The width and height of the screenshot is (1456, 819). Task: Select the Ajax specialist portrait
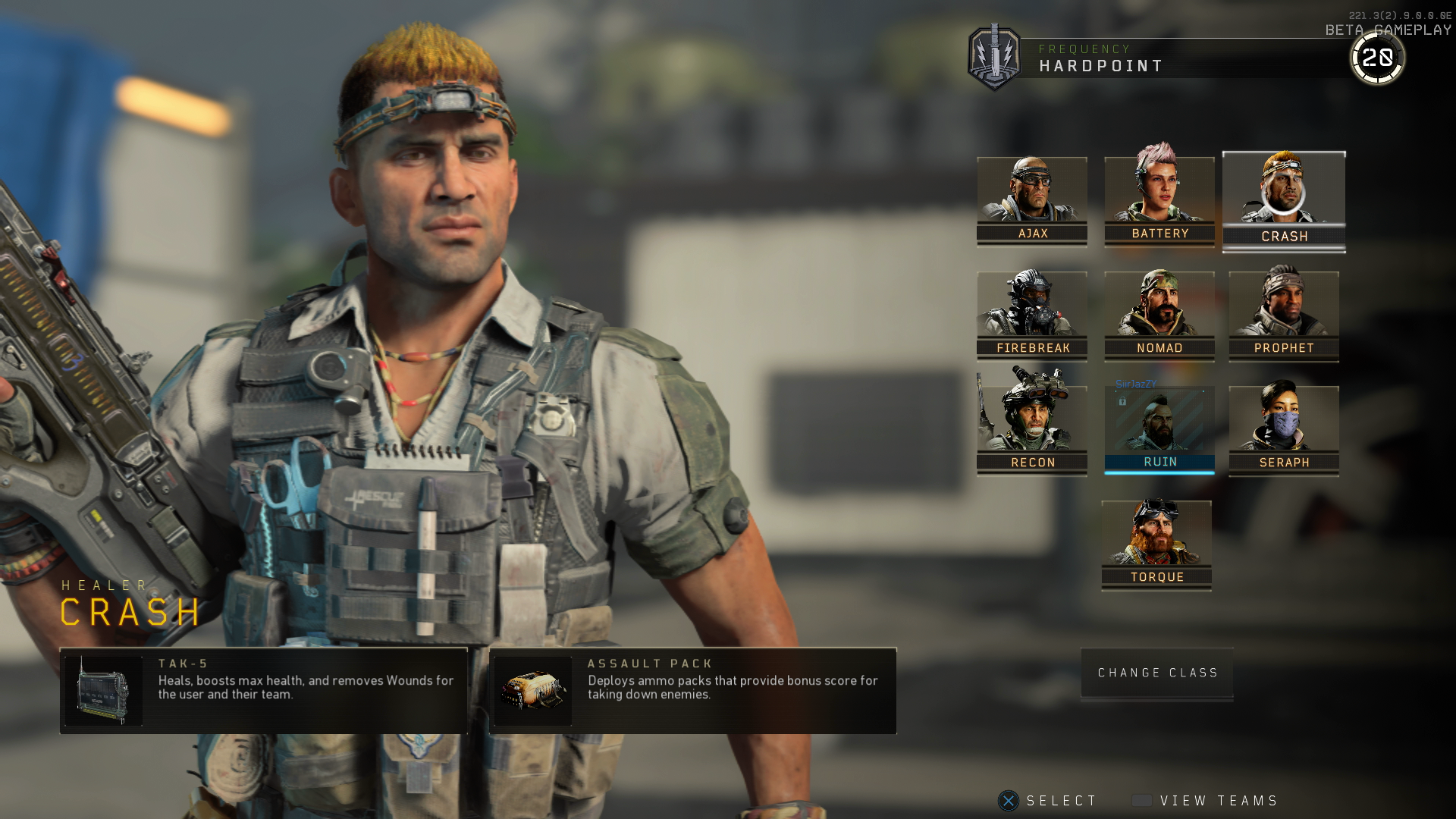pyautogui.click(x=1032, y=193)
